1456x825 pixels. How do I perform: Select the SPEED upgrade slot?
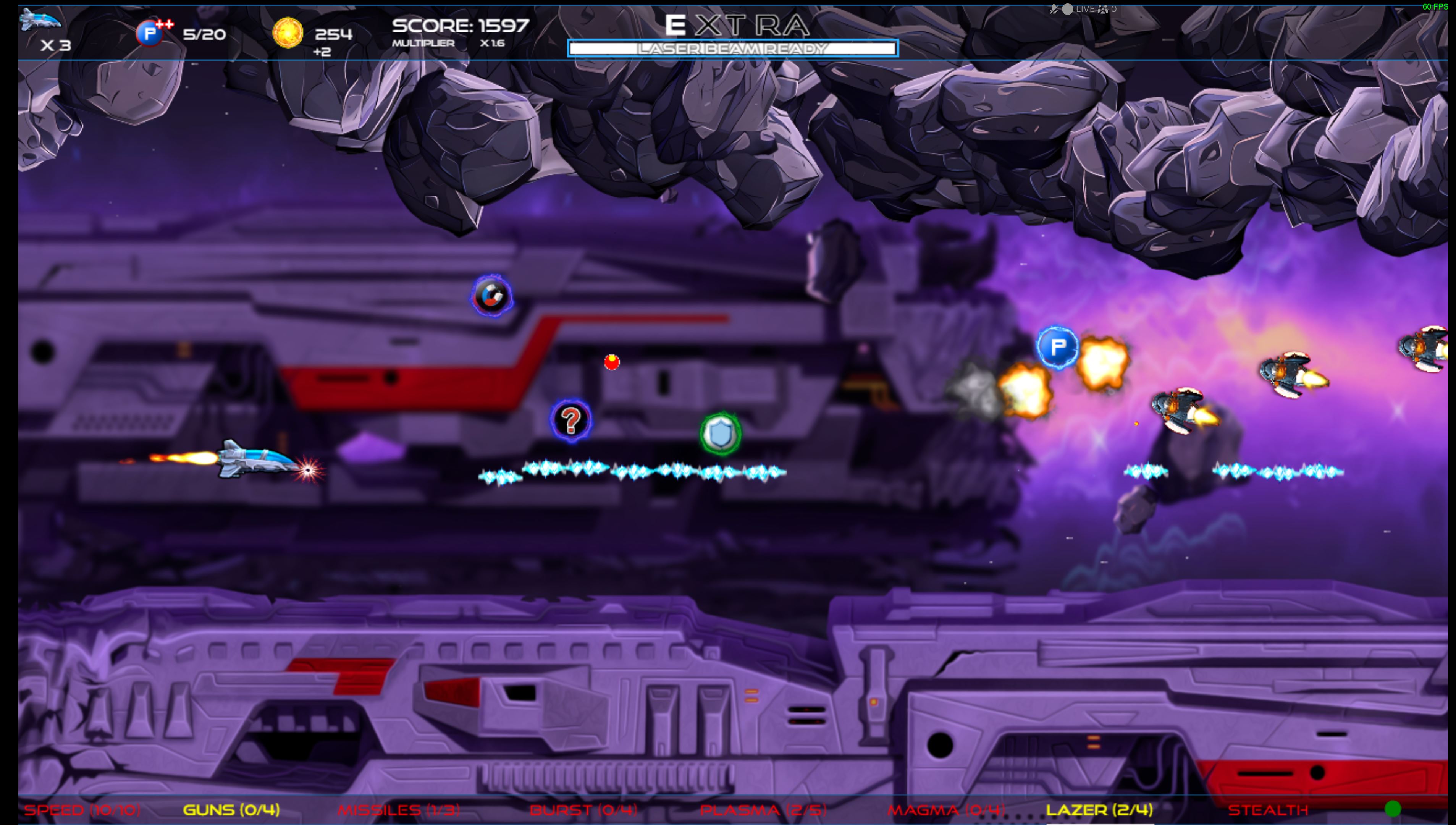pos(82,810)
